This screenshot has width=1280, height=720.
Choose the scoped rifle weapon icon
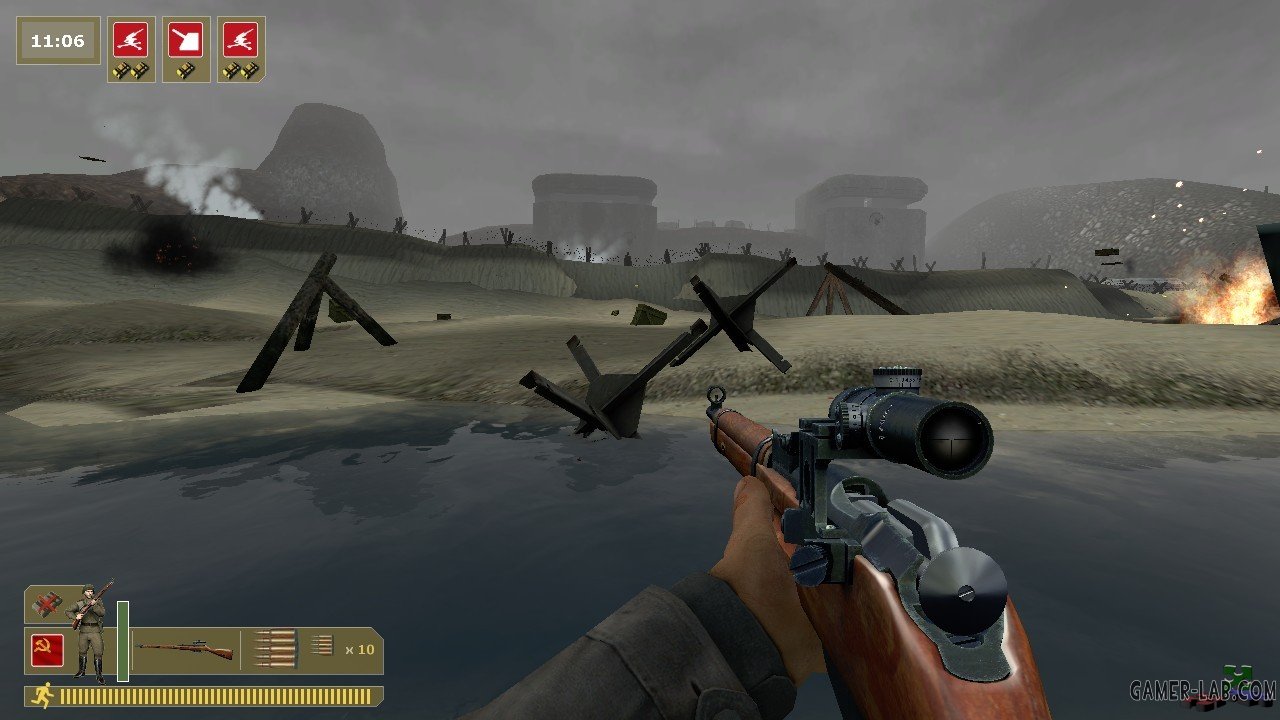184,650
